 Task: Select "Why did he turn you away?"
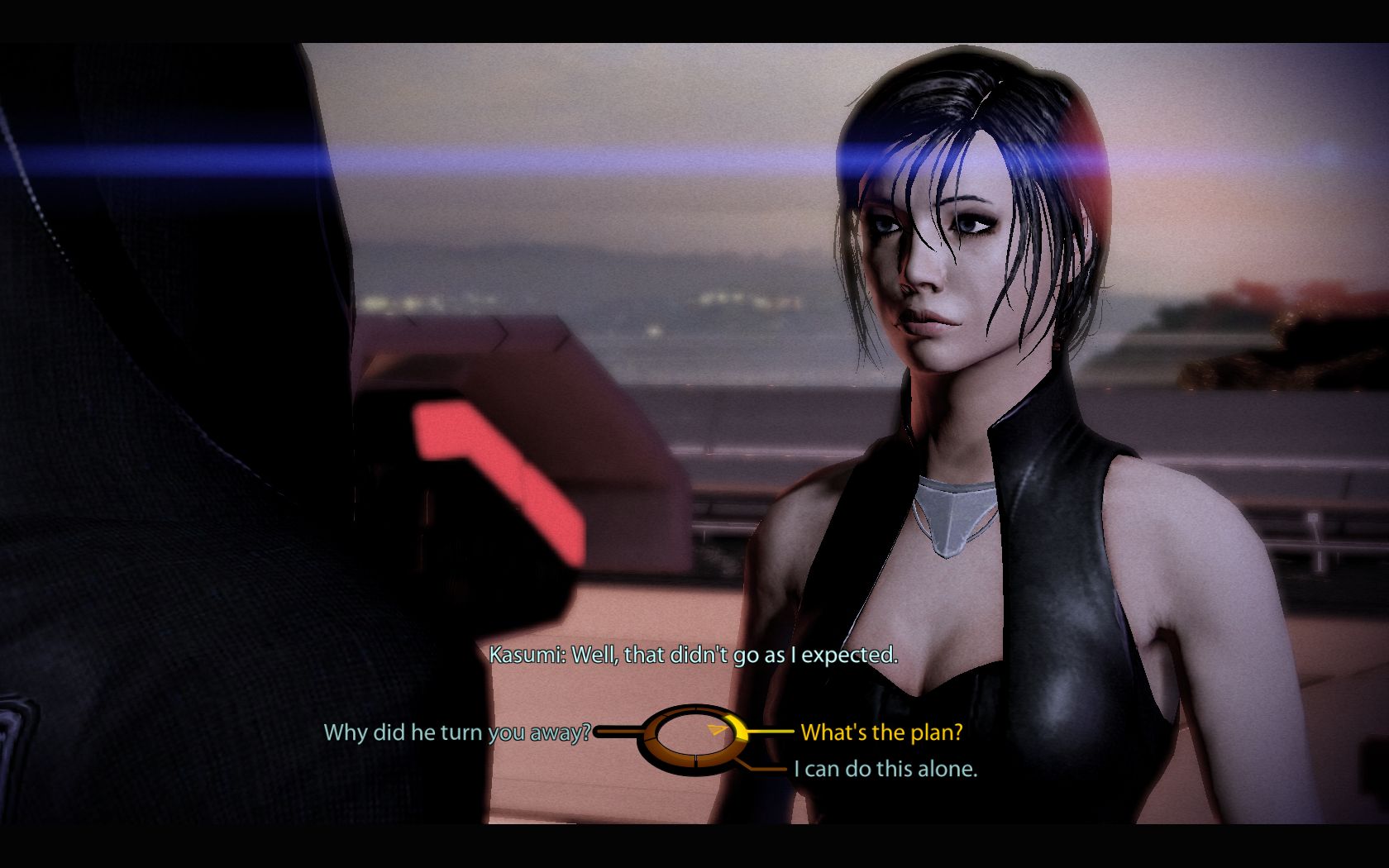click(x=457, y=732)
